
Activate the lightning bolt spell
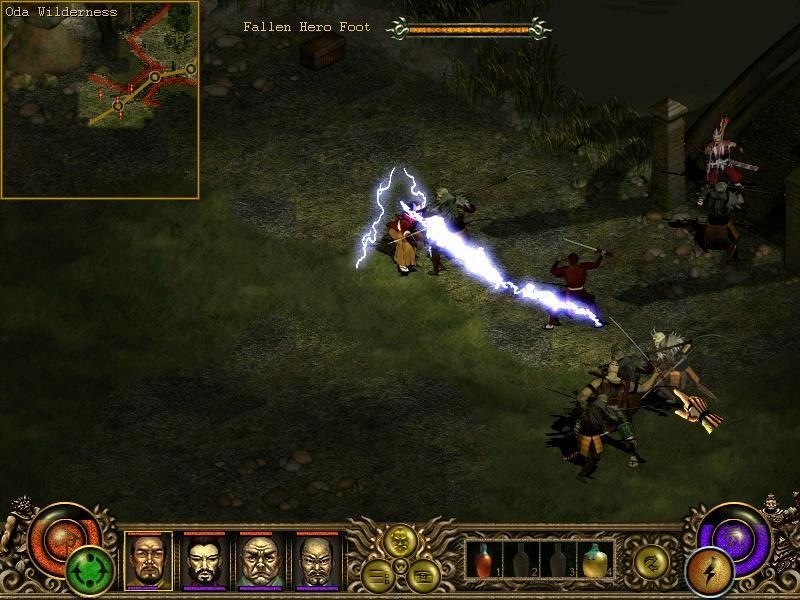pos(709,571)
